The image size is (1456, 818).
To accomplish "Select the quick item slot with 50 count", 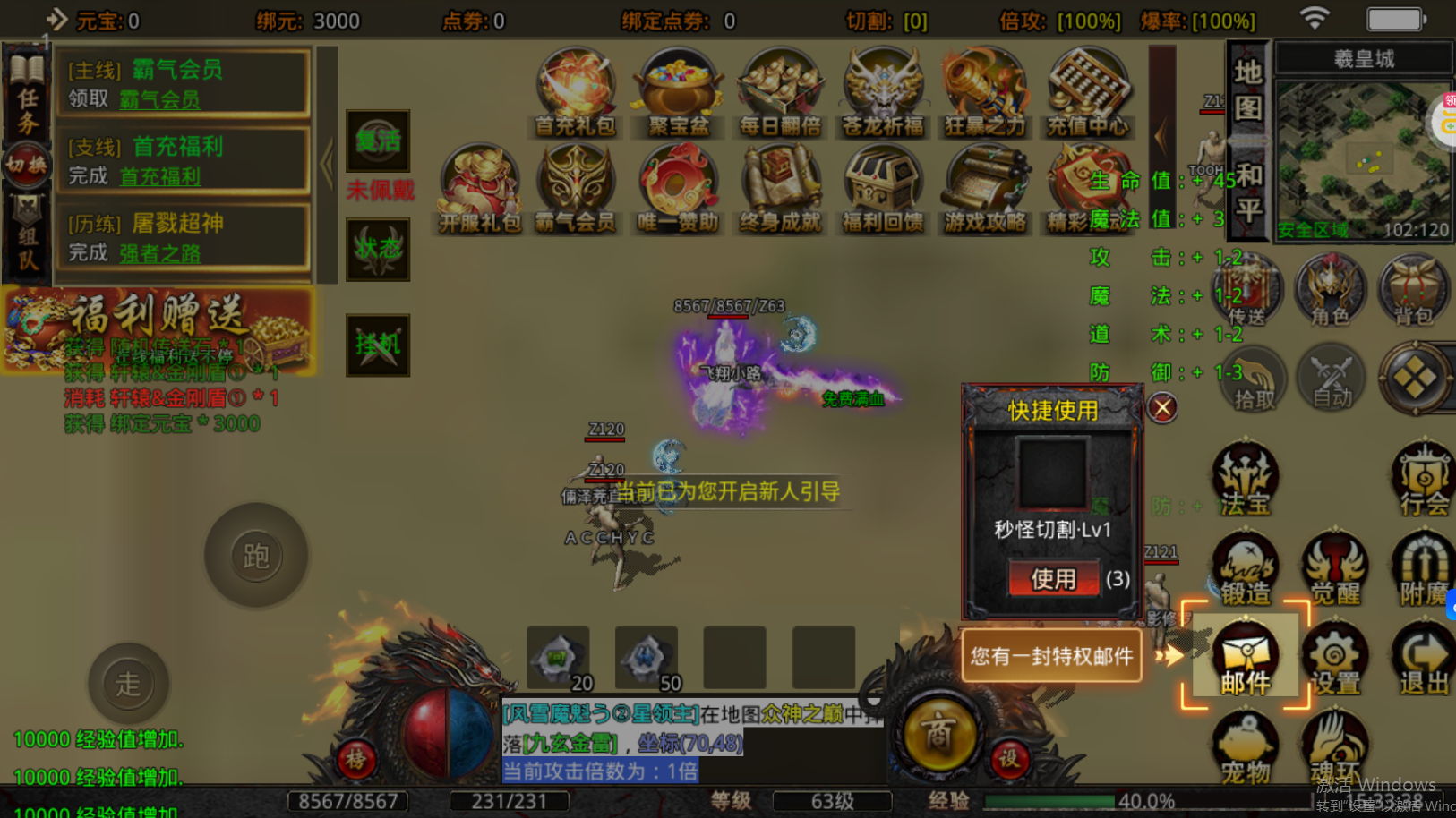I will point(647,656).
